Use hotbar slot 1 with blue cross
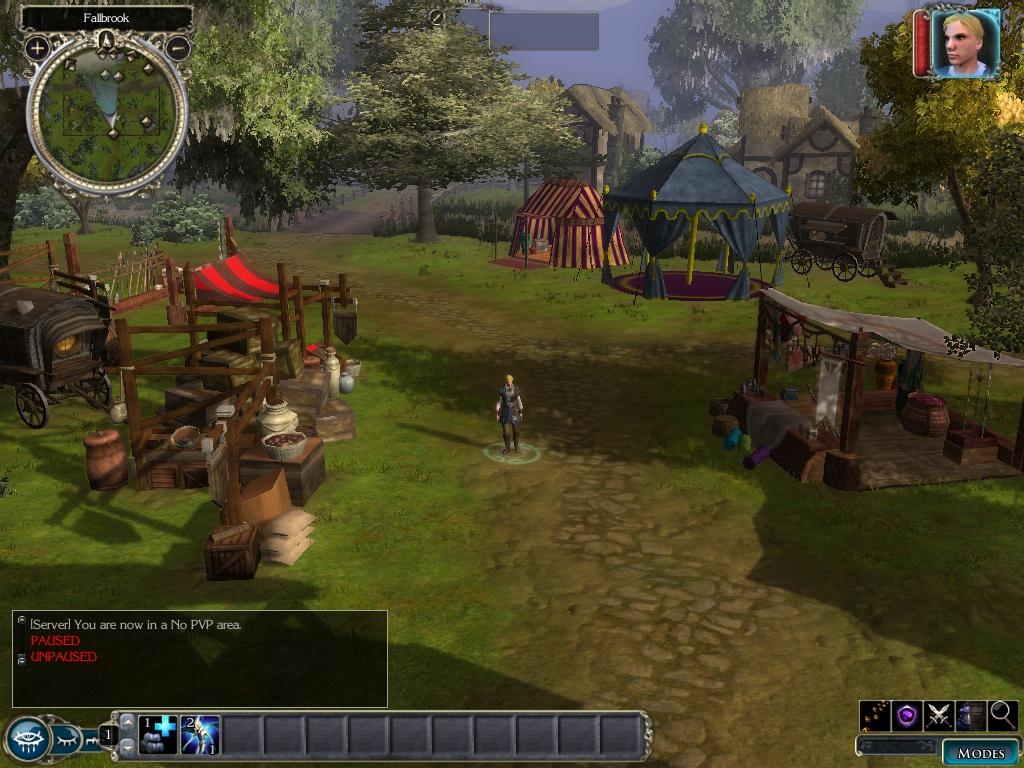 (157, 735)
